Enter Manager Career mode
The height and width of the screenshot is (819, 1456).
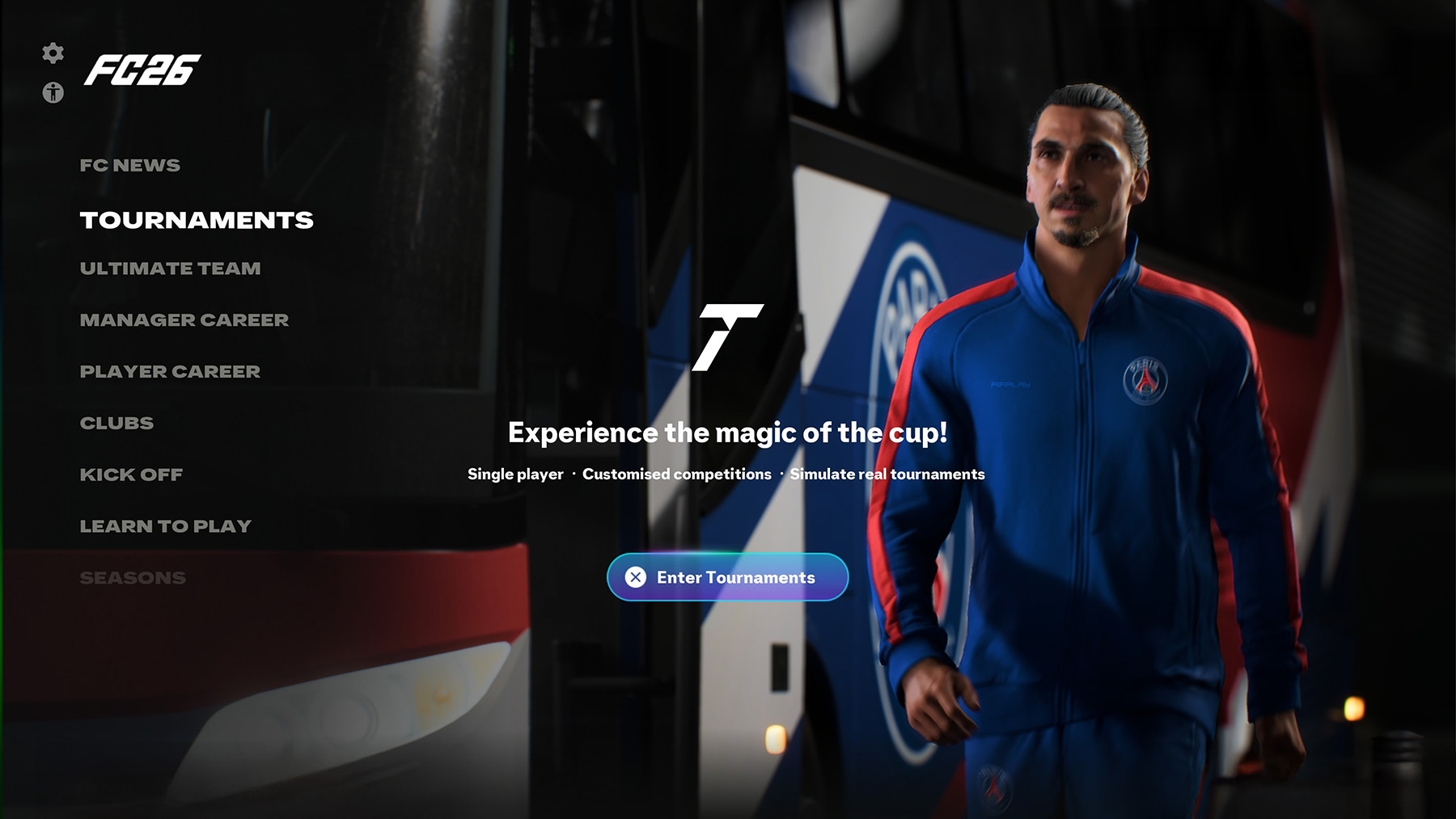point(184,320)
